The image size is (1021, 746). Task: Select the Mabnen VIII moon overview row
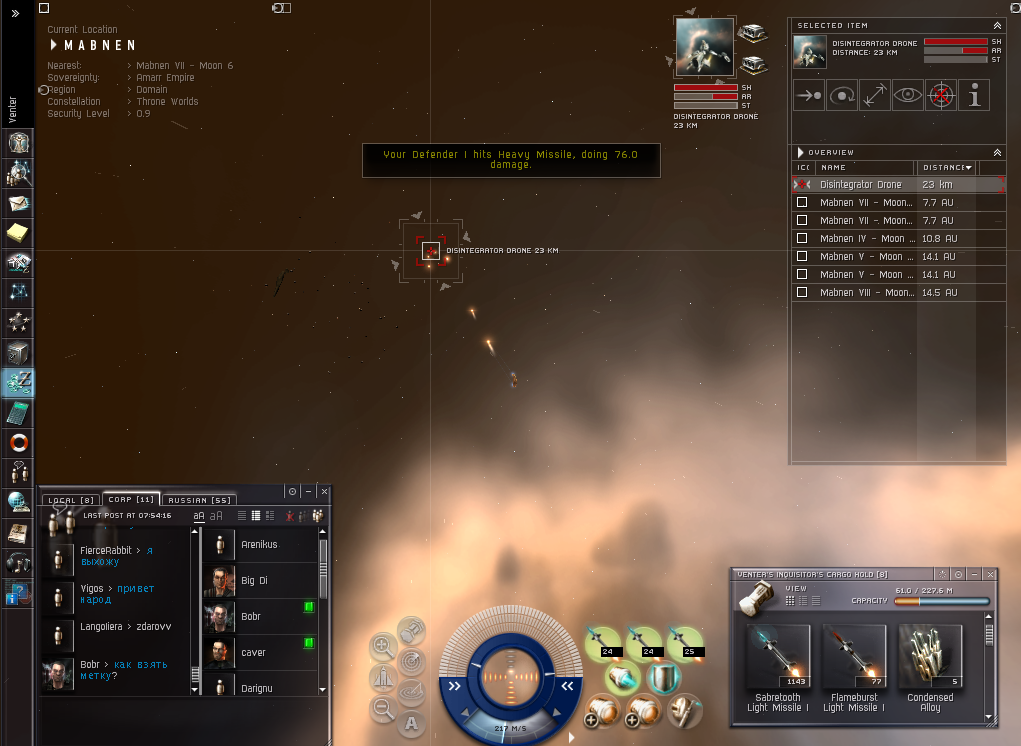(866, 293)
